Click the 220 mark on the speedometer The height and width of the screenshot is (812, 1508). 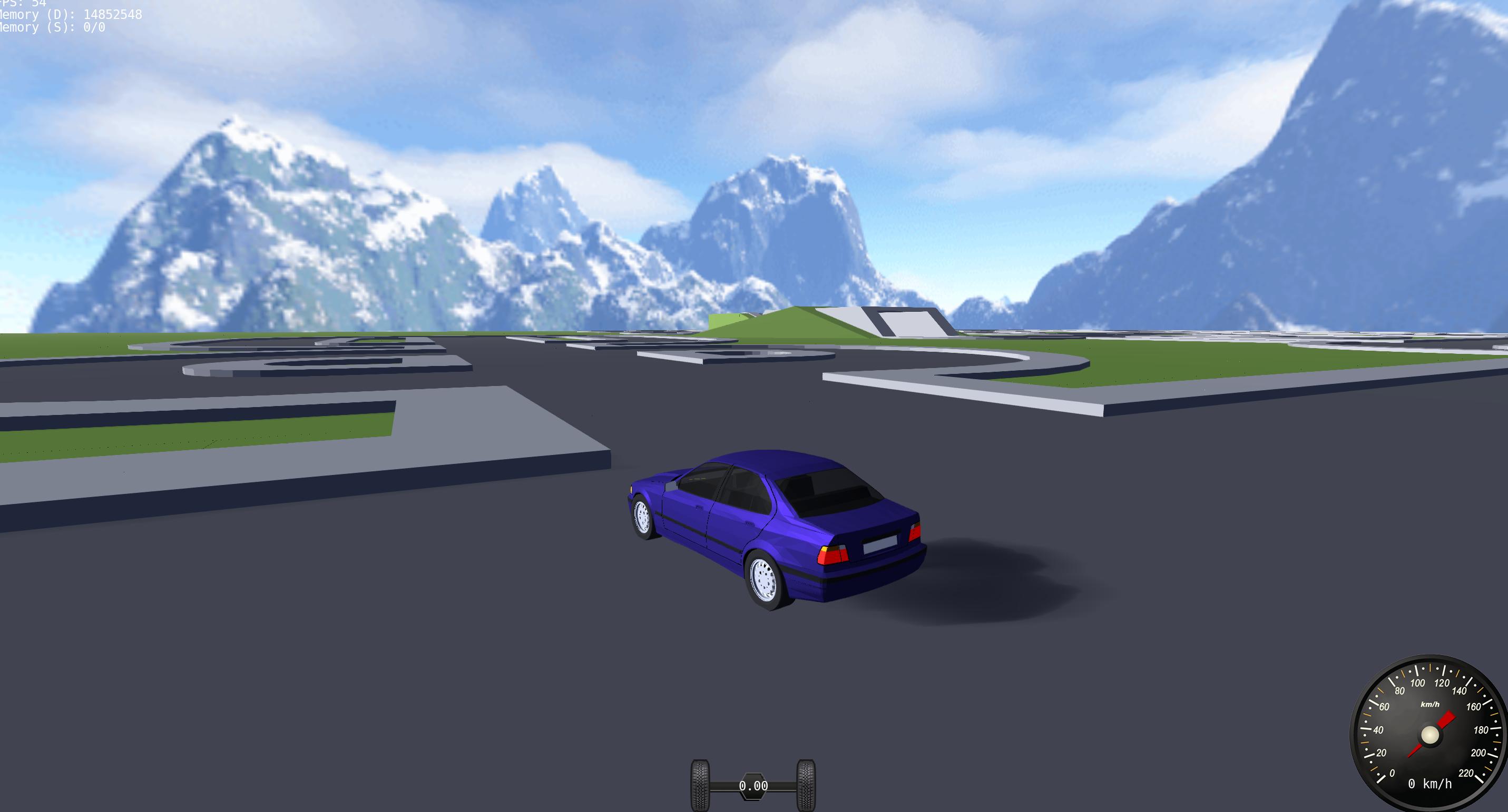[x=1466, y=774]
